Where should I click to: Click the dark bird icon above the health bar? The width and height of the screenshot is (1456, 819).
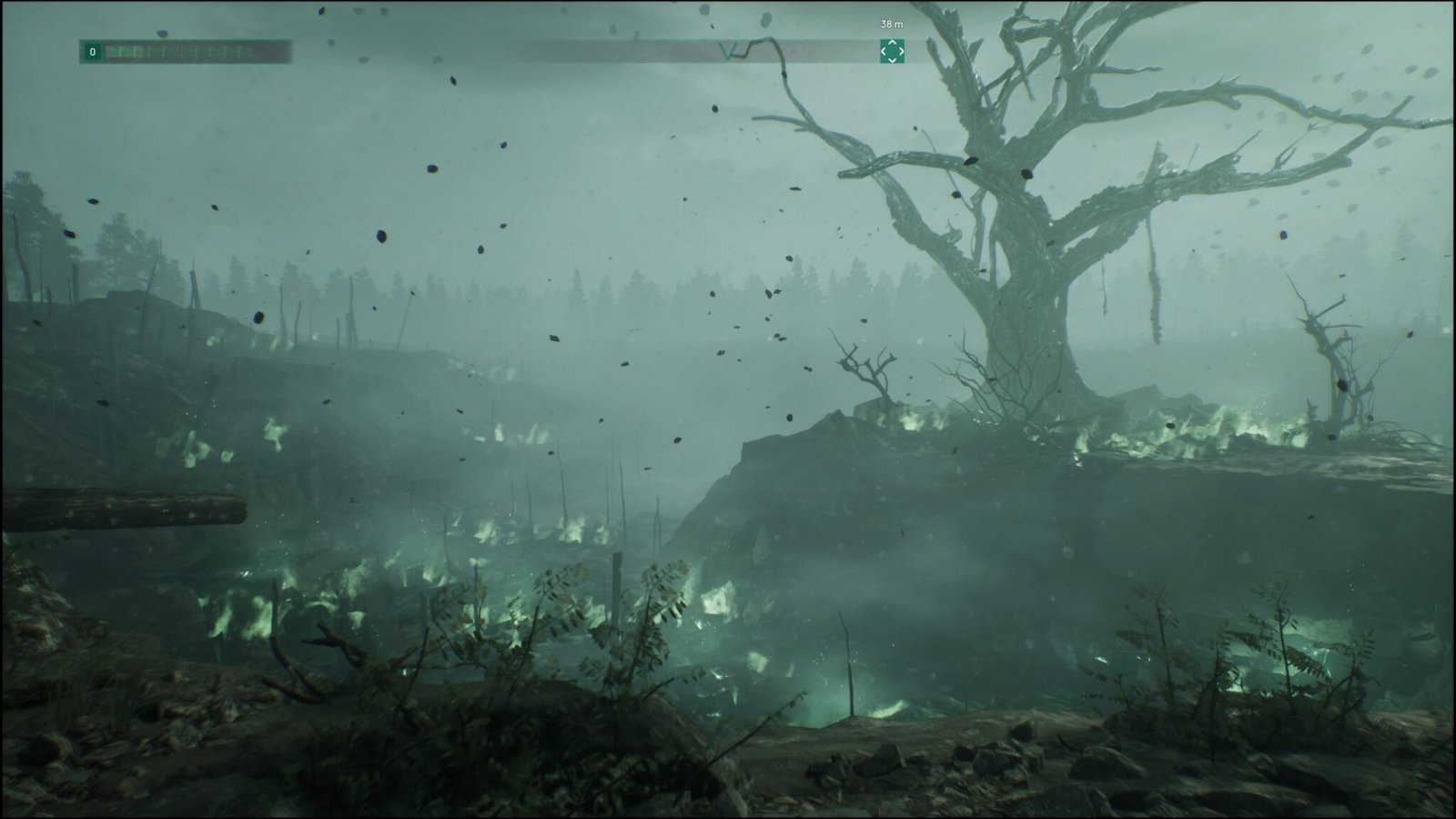[x=161, y=33]
